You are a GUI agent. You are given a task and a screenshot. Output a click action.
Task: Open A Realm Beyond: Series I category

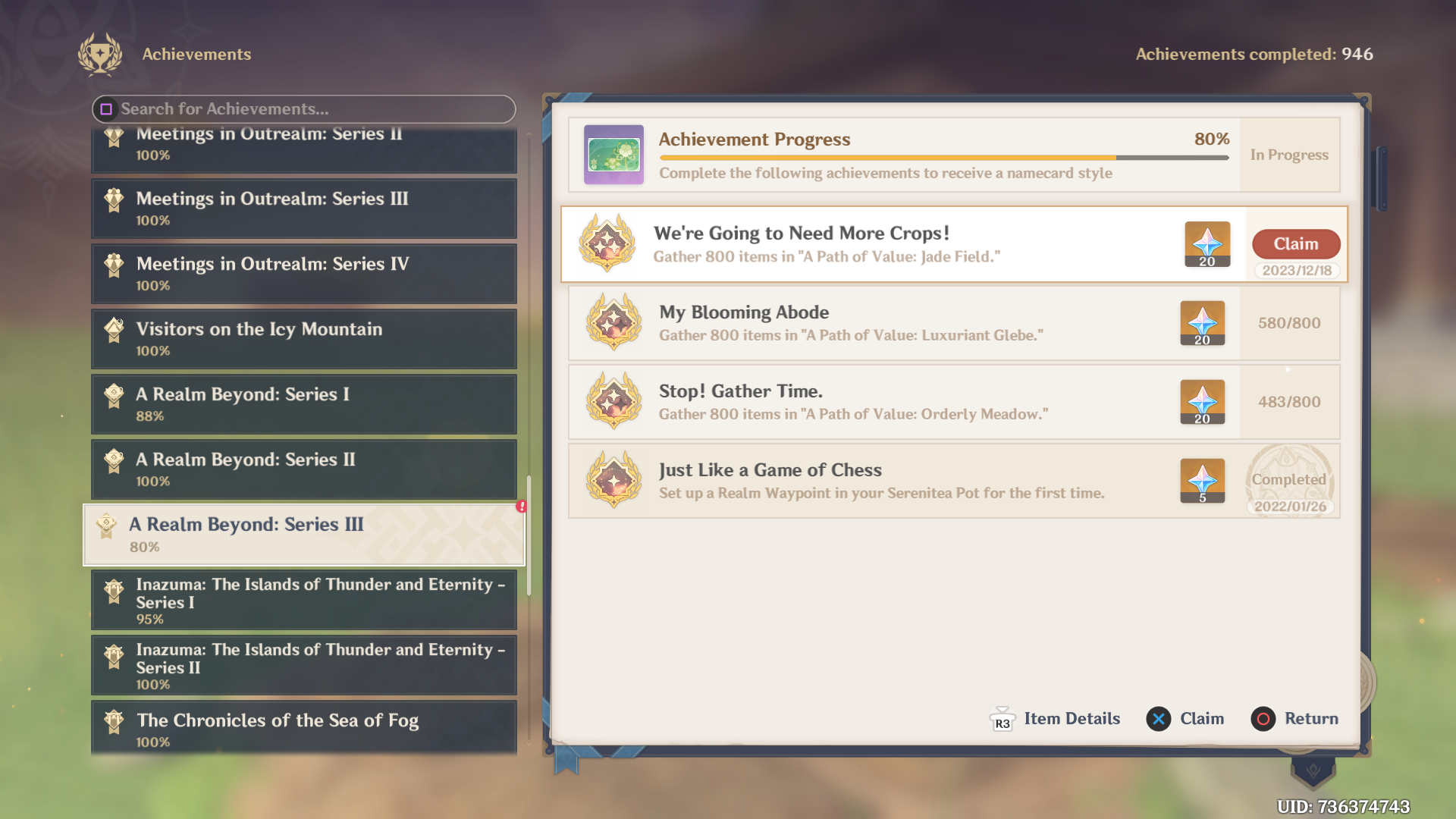(303, 404)
